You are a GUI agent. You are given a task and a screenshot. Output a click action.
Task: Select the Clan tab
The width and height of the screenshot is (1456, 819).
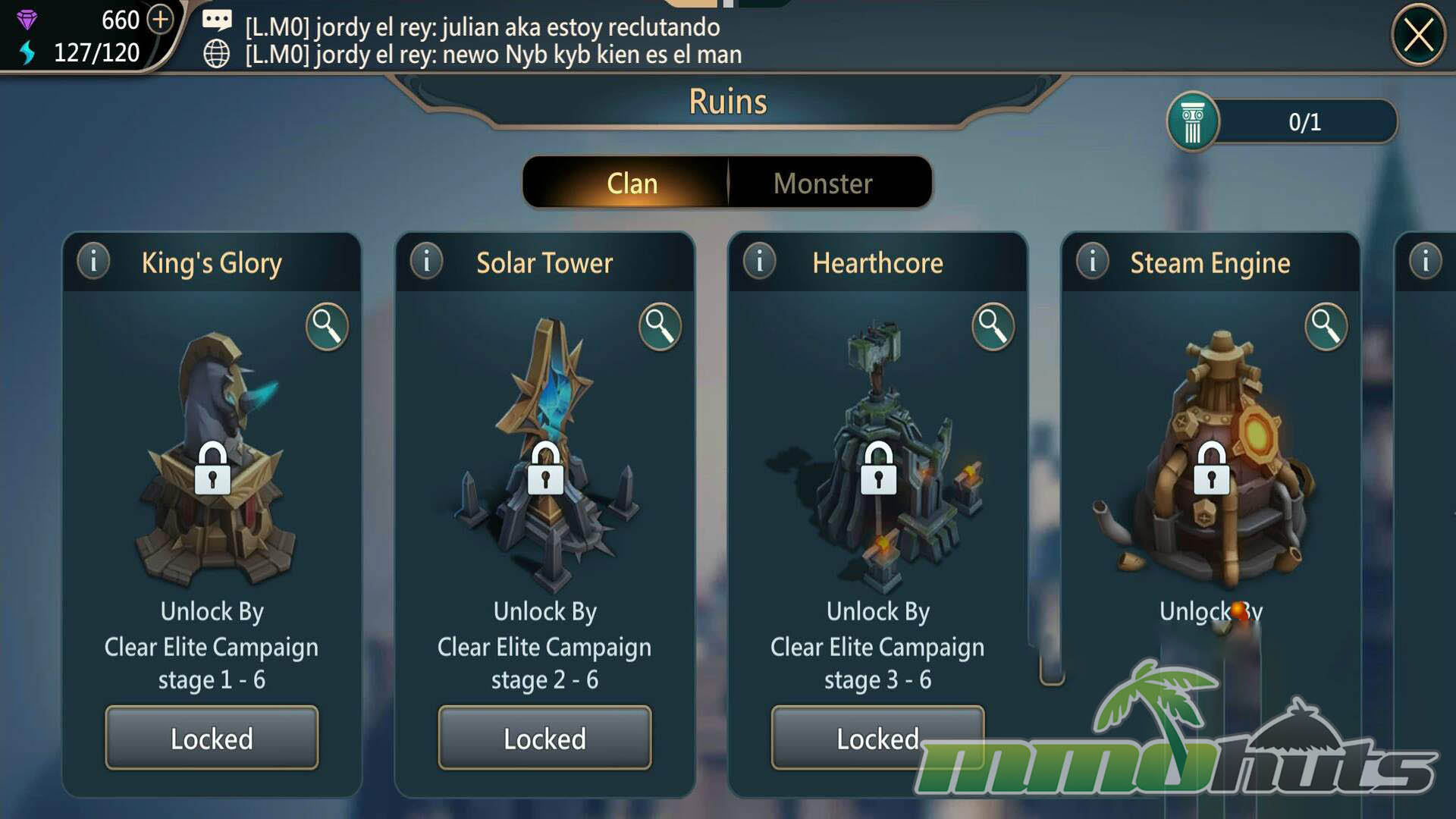(632, 184)
